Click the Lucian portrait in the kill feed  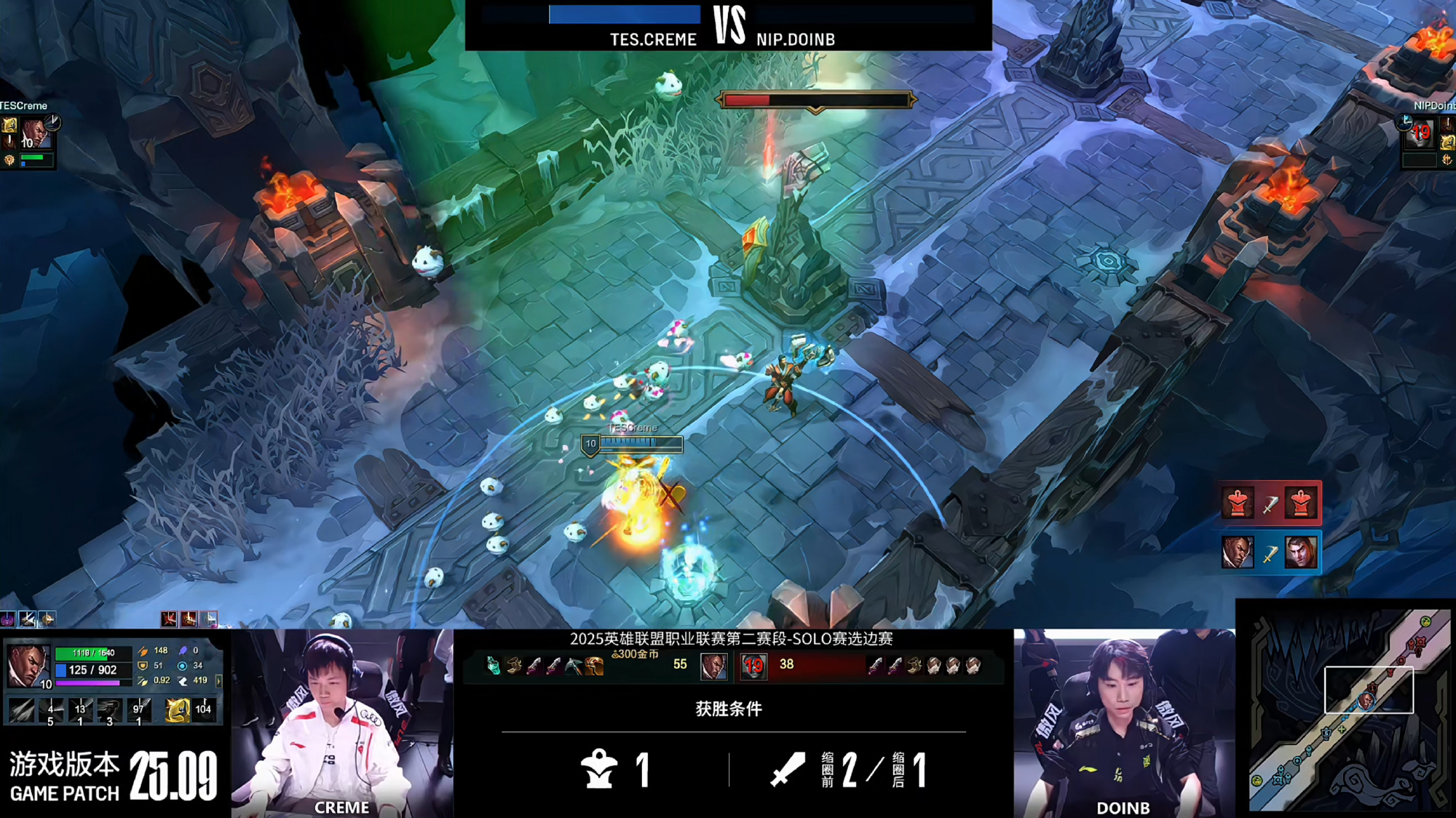[1237, 552]
